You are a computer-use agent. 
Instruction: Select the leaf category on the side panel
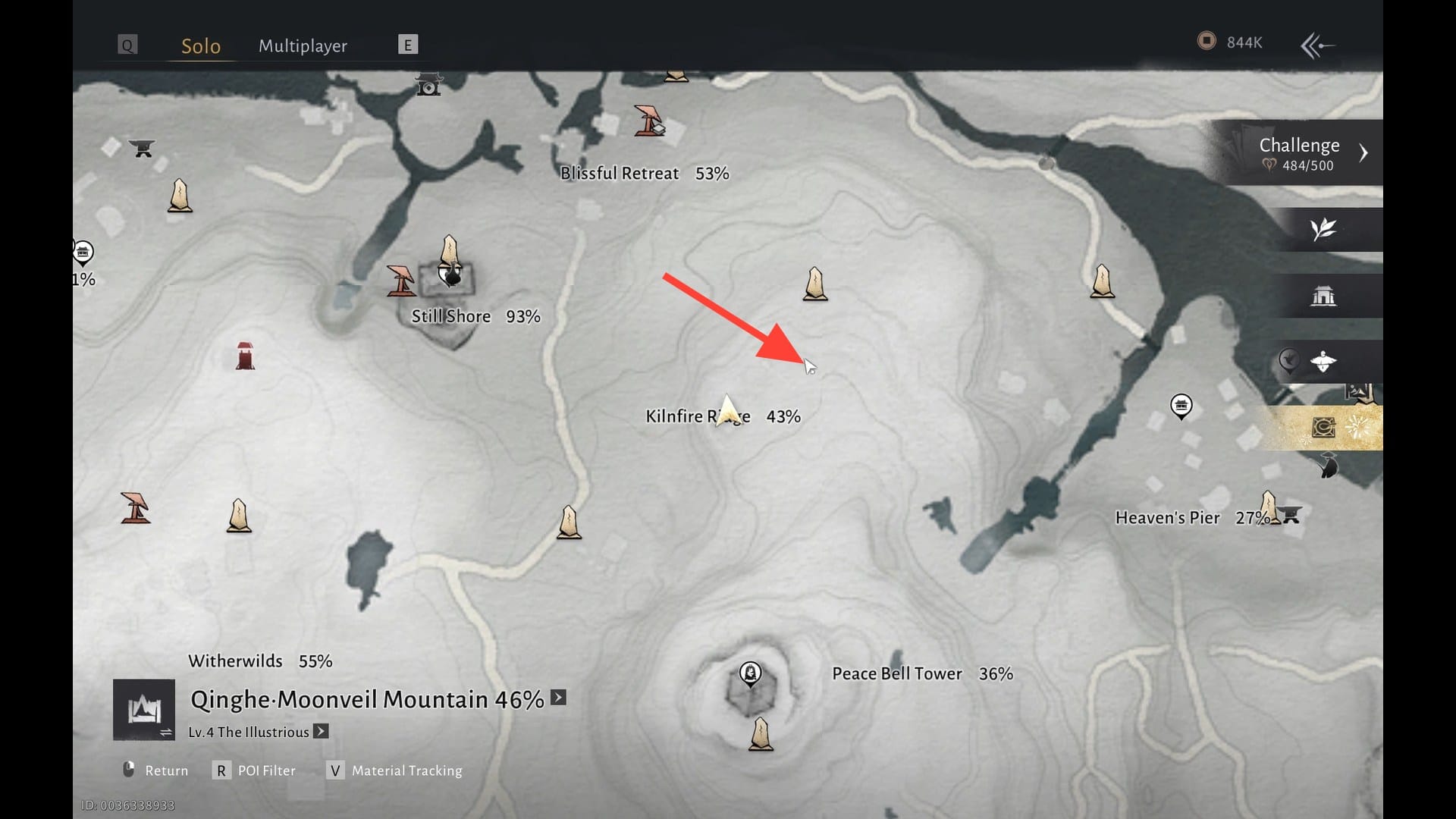(1323, 229)
